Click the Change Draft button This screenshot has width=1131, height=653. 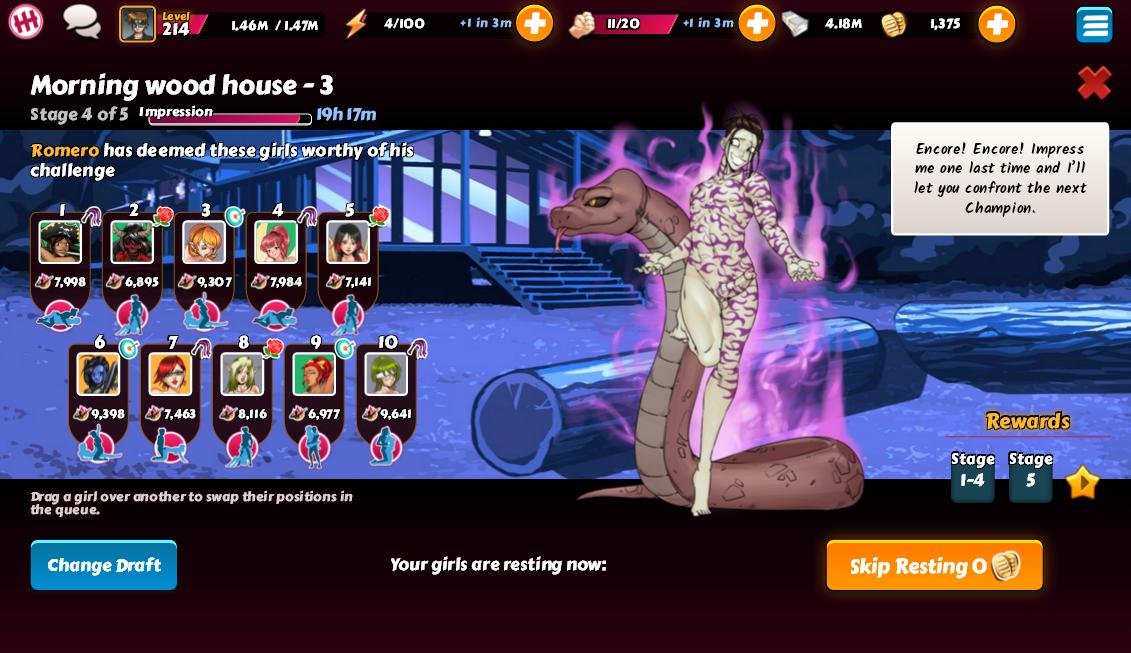(104, 565)
